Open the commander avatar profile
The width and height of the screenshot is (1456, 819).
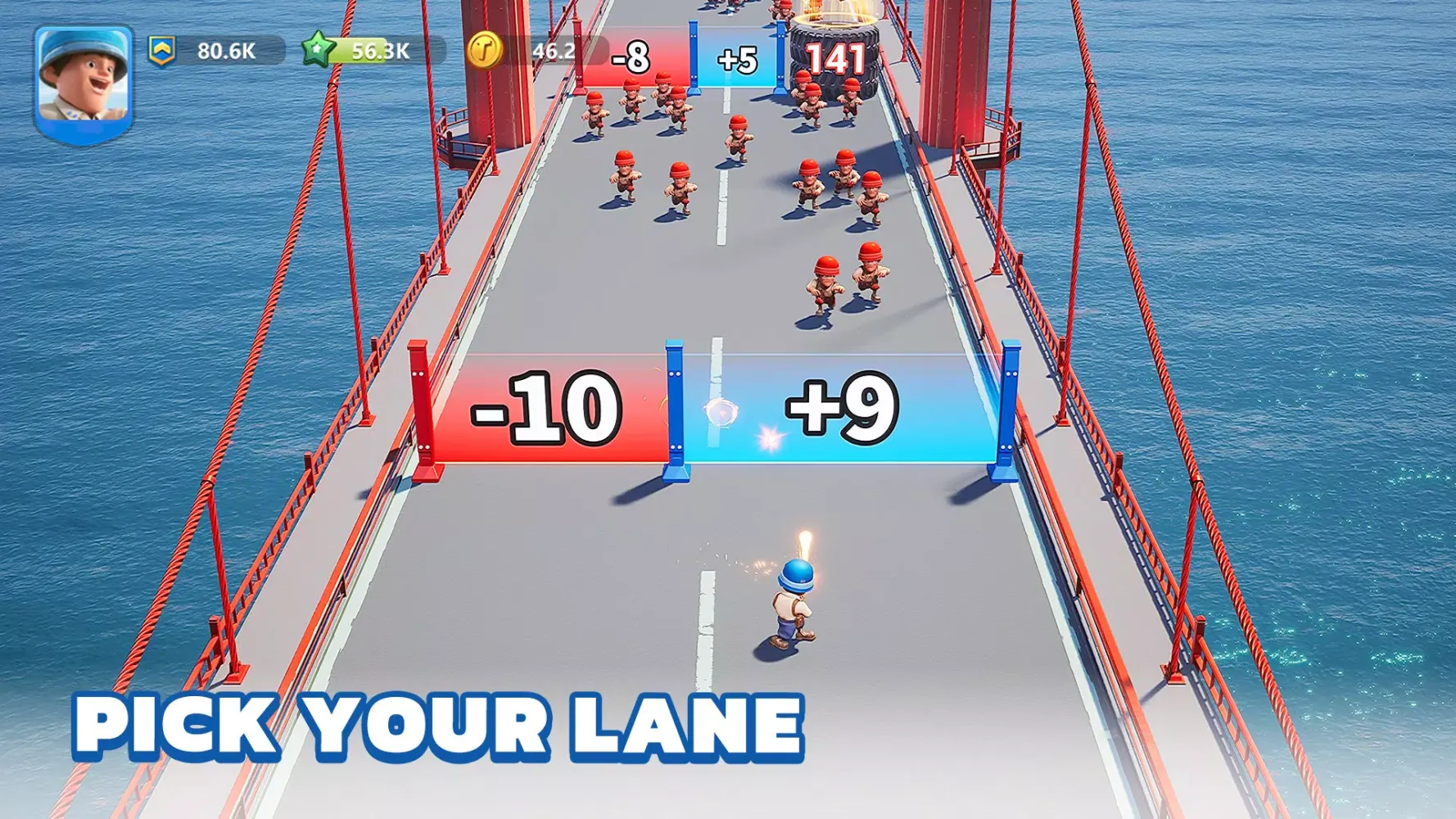coord(84,82)
